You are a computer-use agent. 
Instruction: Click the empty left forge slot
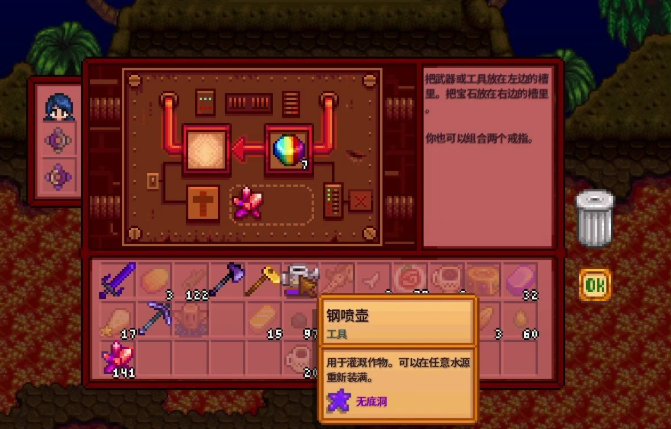206,150
